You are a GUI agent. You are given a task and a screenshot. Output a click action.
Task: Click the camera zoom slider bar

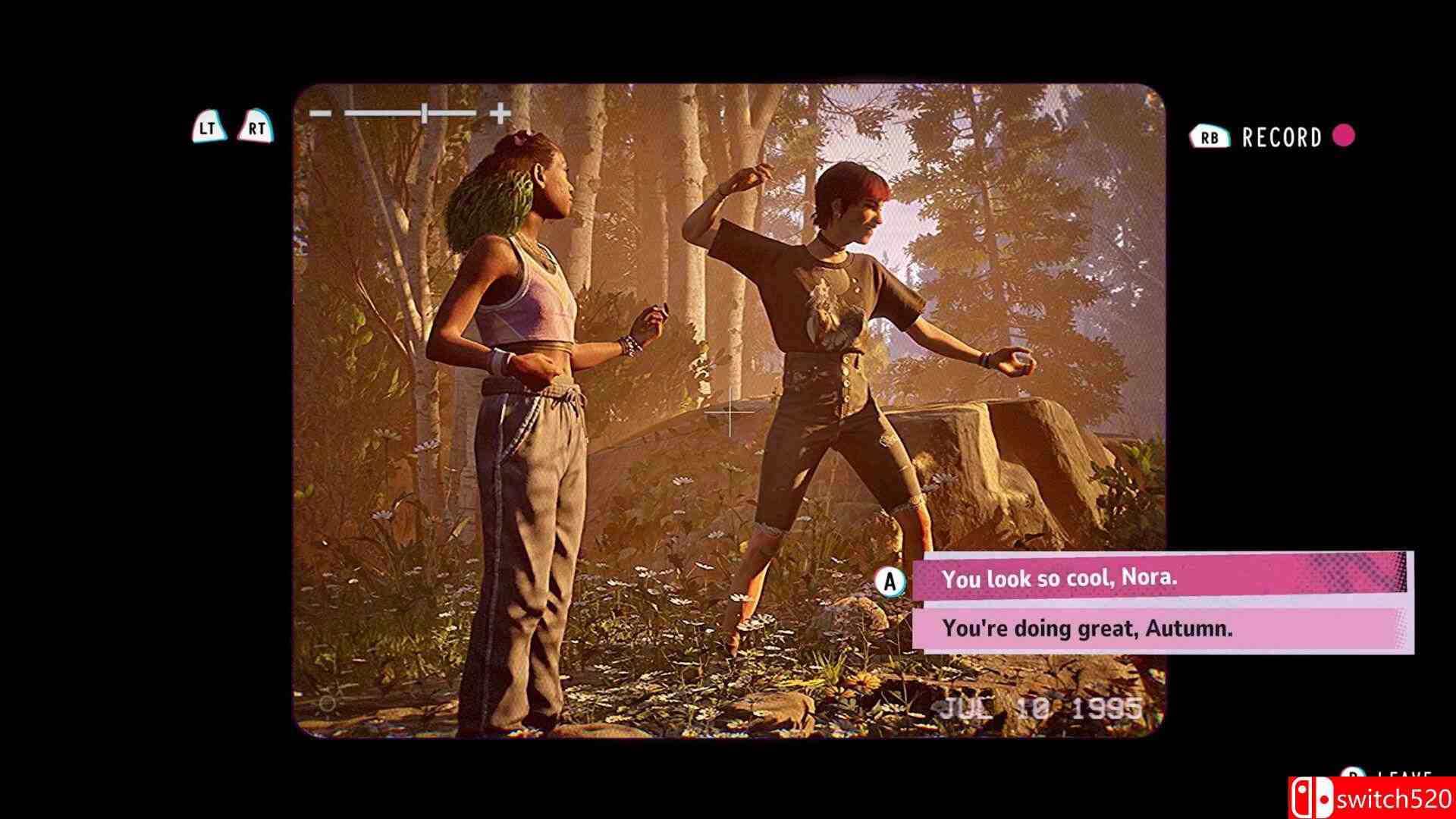410,114
